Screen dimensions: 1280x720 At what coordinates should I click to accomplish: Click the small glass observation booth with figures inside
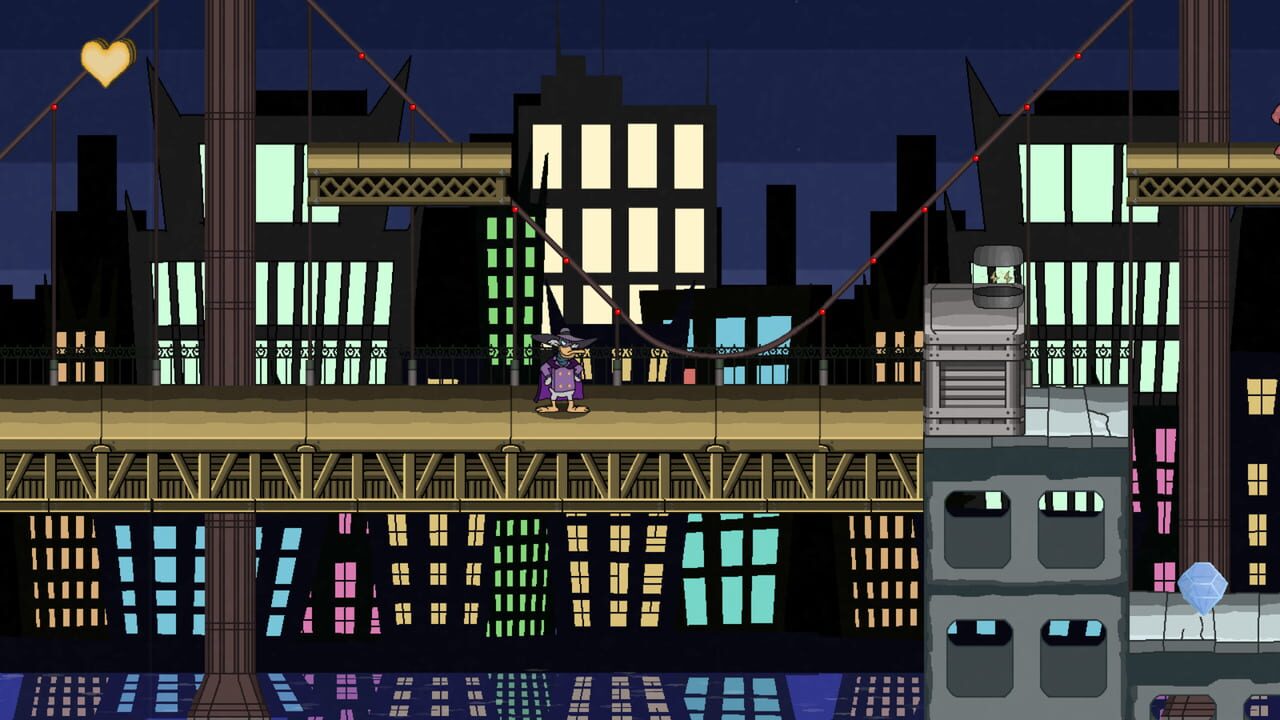click(x=995, y=274)
